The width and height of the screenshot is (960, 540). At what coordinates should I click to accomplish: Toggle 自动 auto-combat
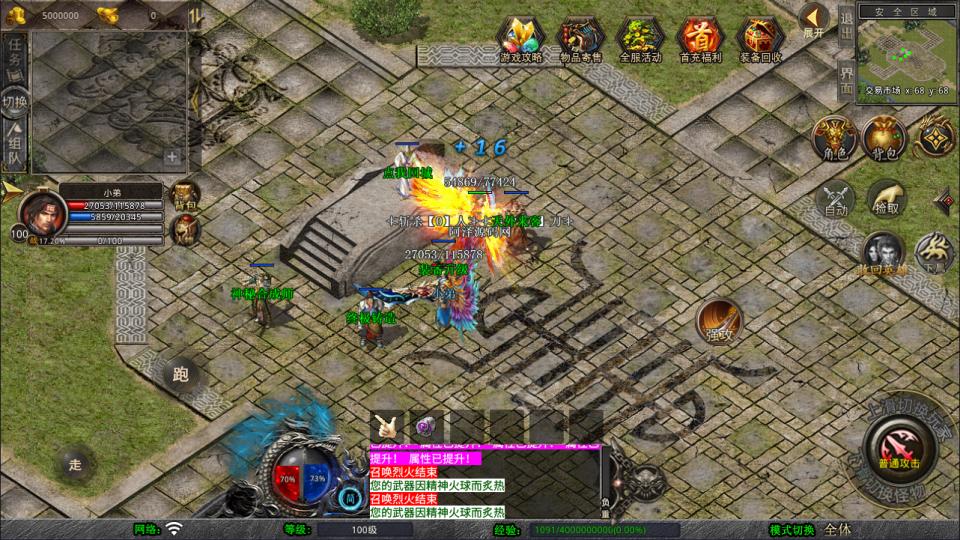pos(836,201)
